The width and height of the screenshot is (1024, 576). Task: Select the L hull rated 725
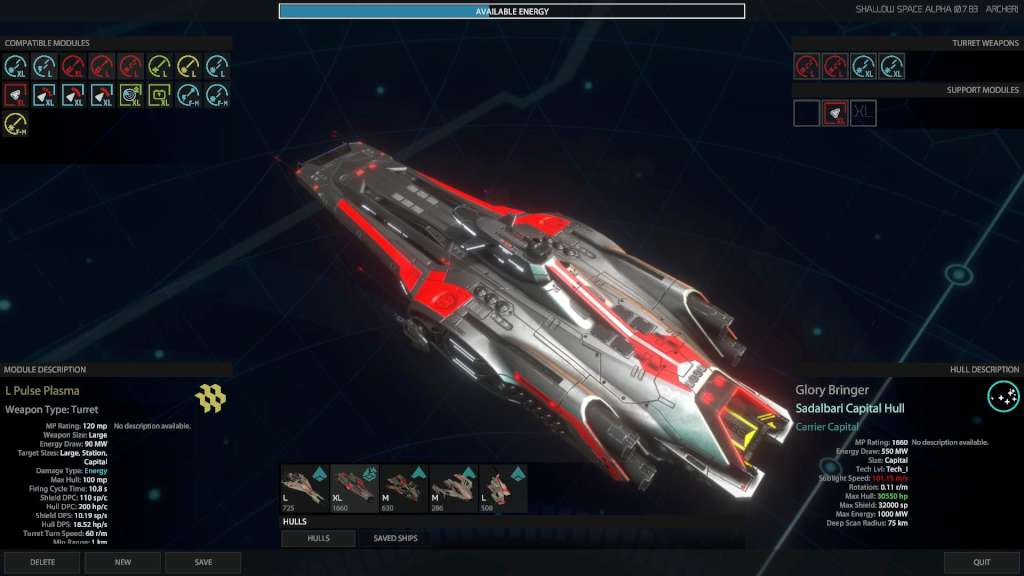tap(304, 489)
